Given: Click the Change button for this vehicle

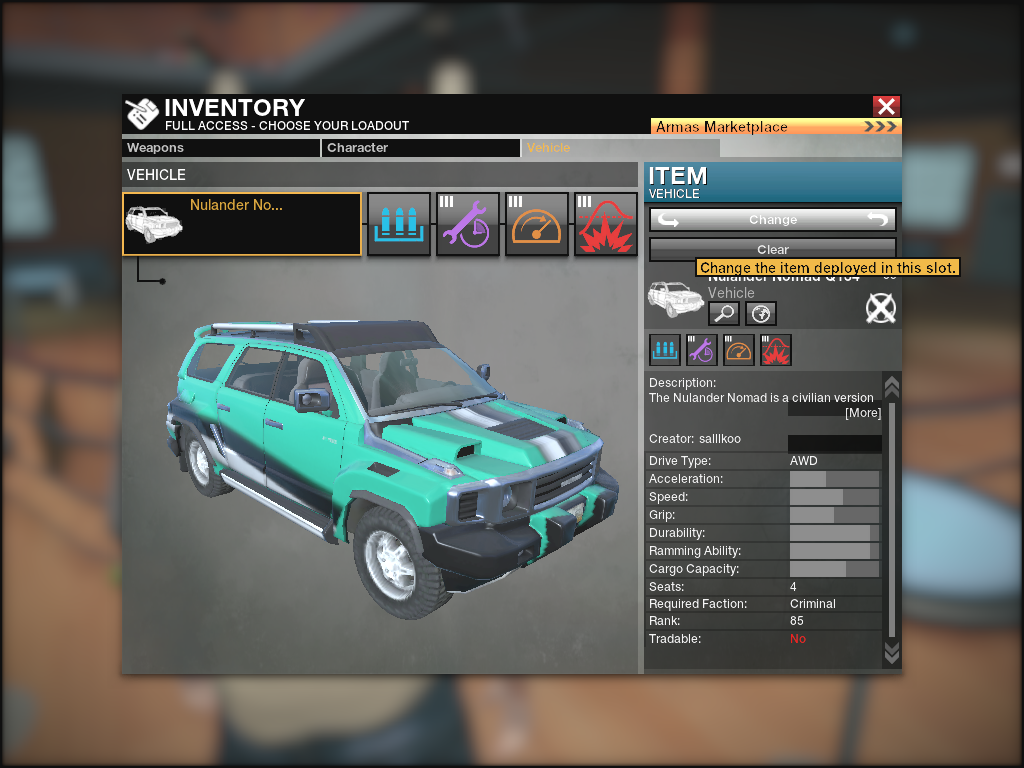Looking at the screenshot, I should [x=773, y=220].
